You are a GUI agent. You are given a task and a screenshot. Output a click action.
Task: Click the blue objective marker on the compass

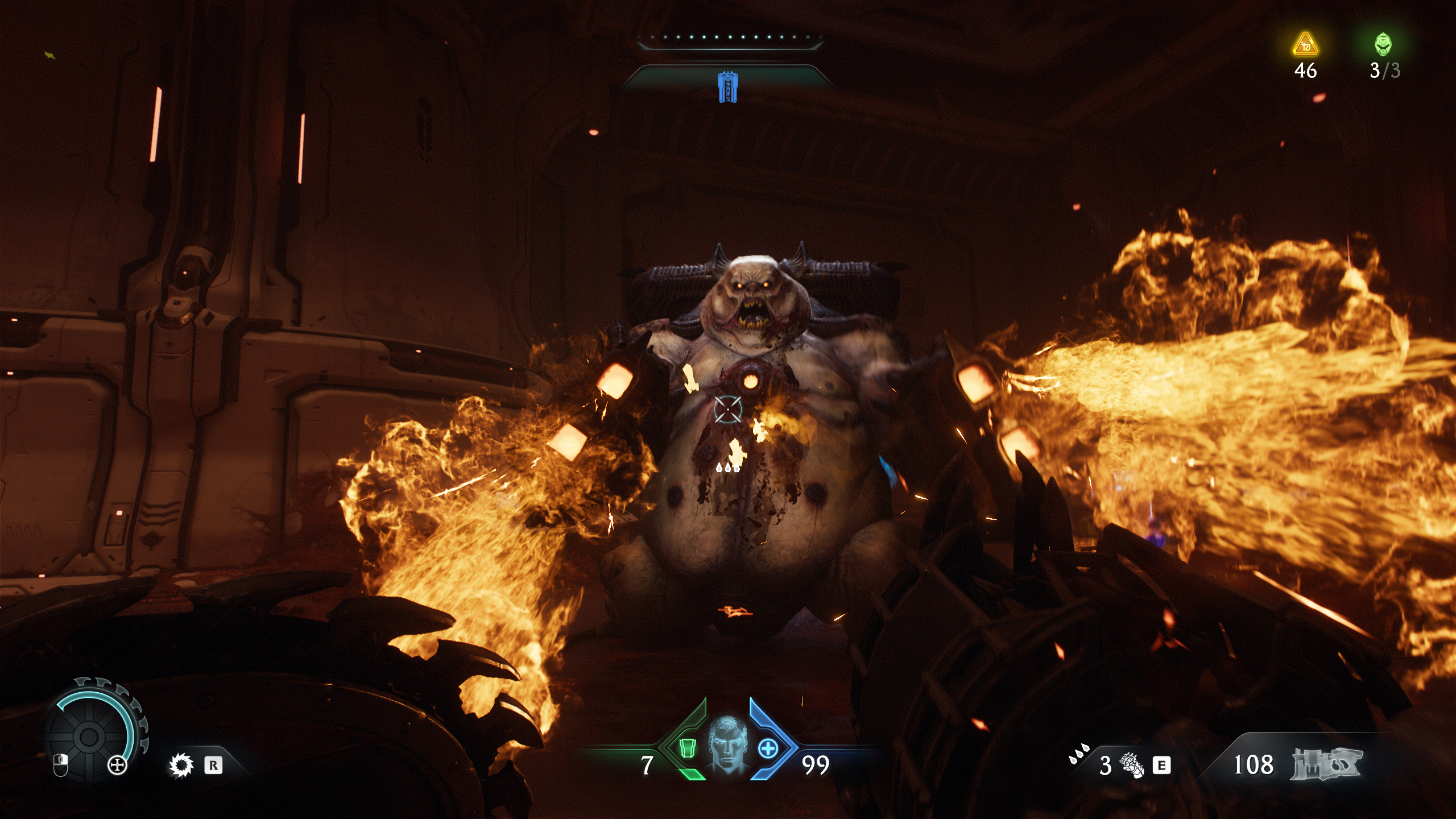point(727,87)
